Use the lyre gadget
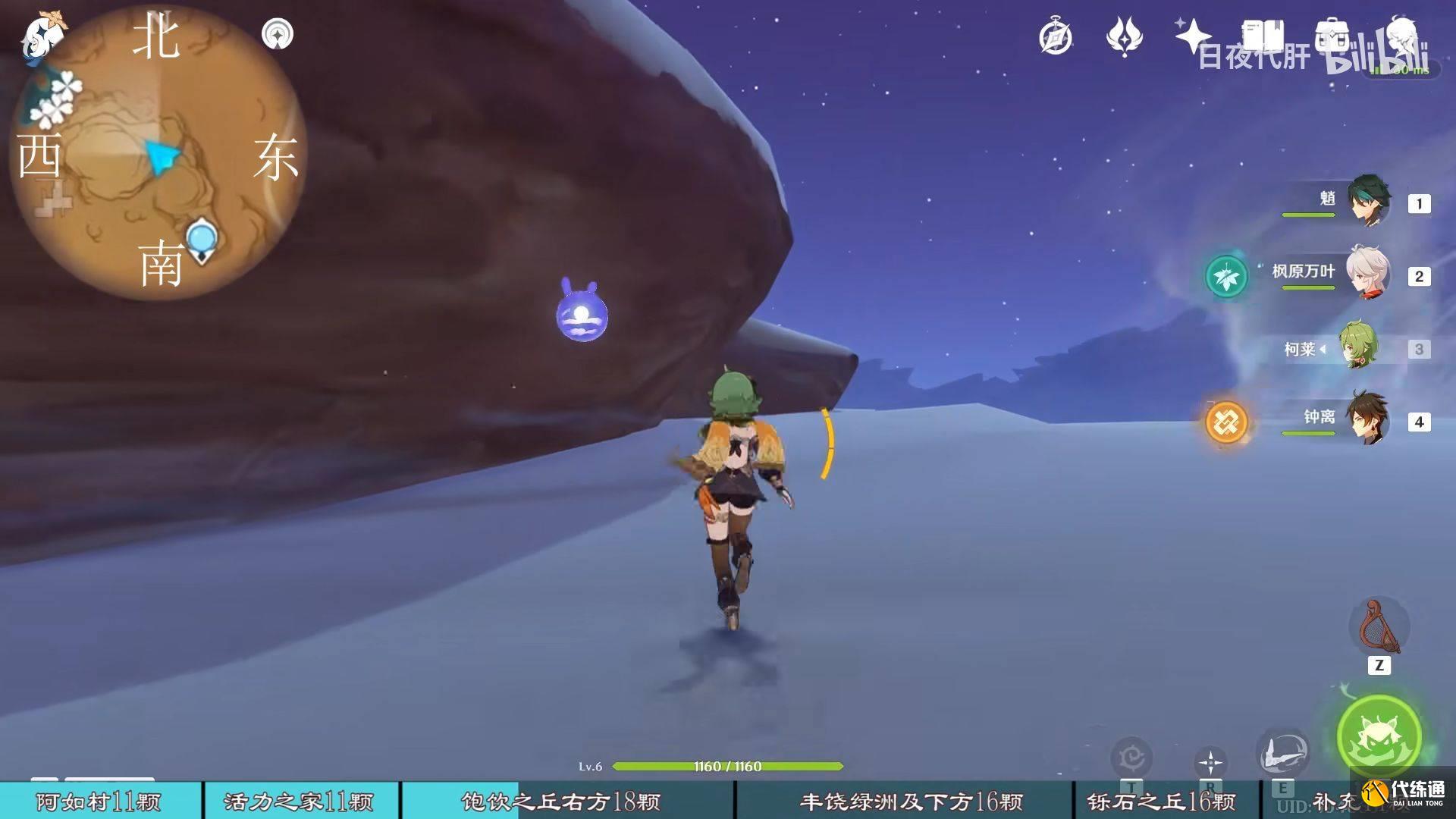The height and width of the screenshot is (819, 1456). point(1379,628)
